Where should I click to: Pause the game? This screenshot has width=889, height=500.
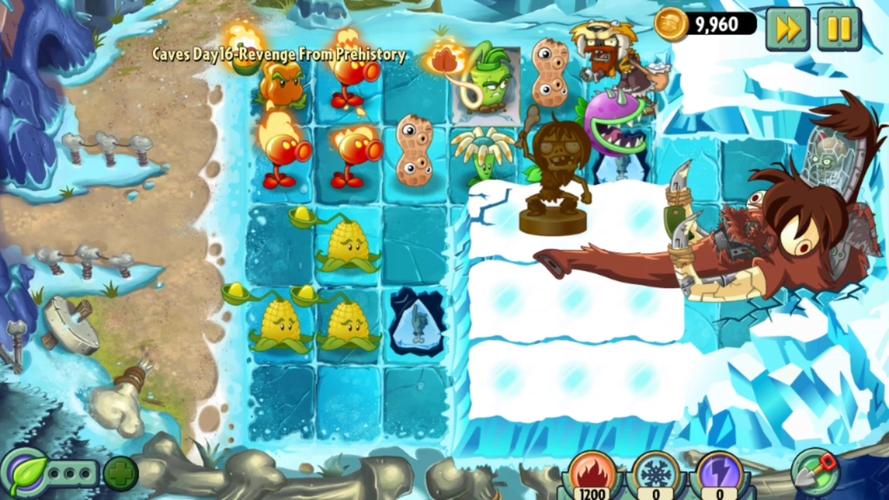click(x=838, y=29)
